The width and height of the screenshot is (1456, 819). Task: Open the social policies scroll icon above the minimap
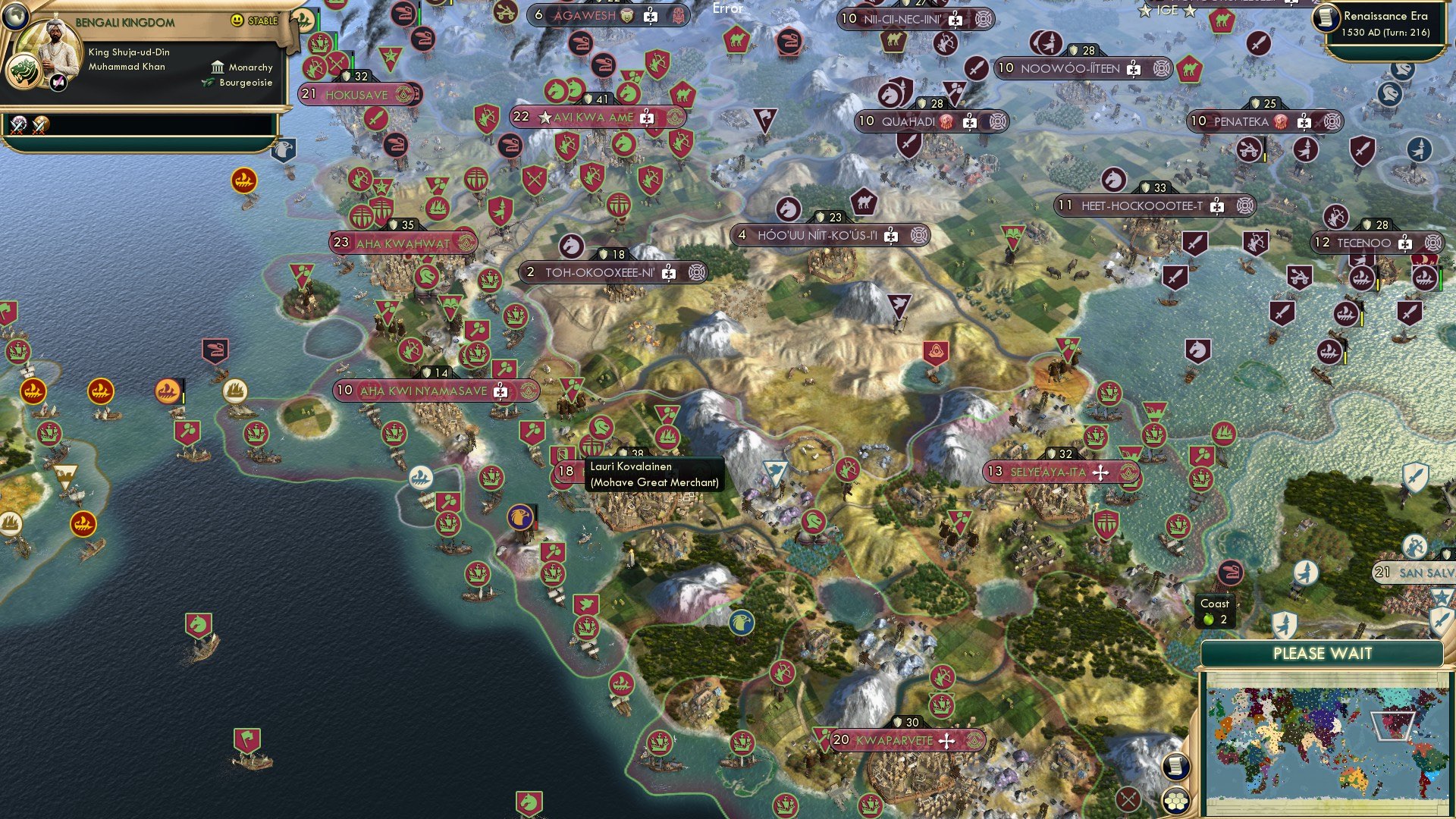click(x=1176, y=767)
